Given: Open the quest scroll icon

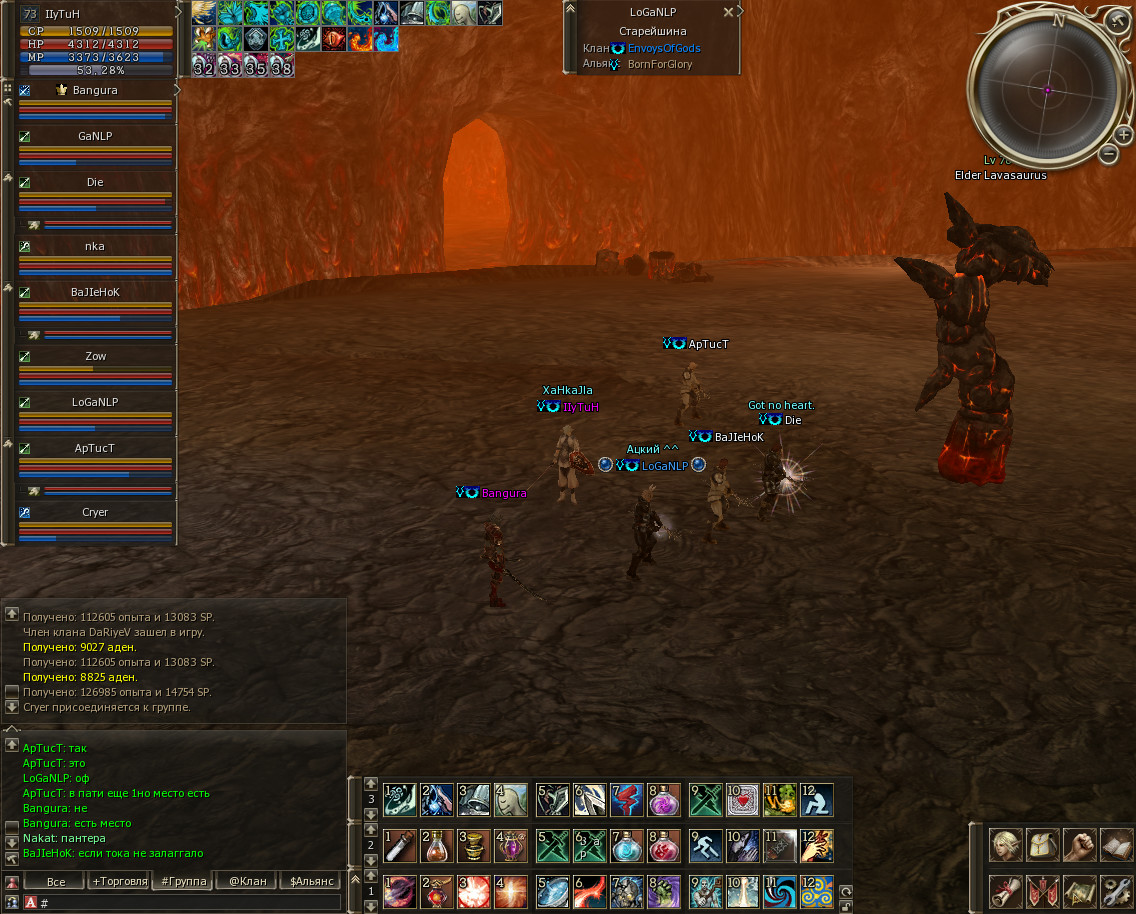Looking at the screenshot, I should click(1006, 890).
